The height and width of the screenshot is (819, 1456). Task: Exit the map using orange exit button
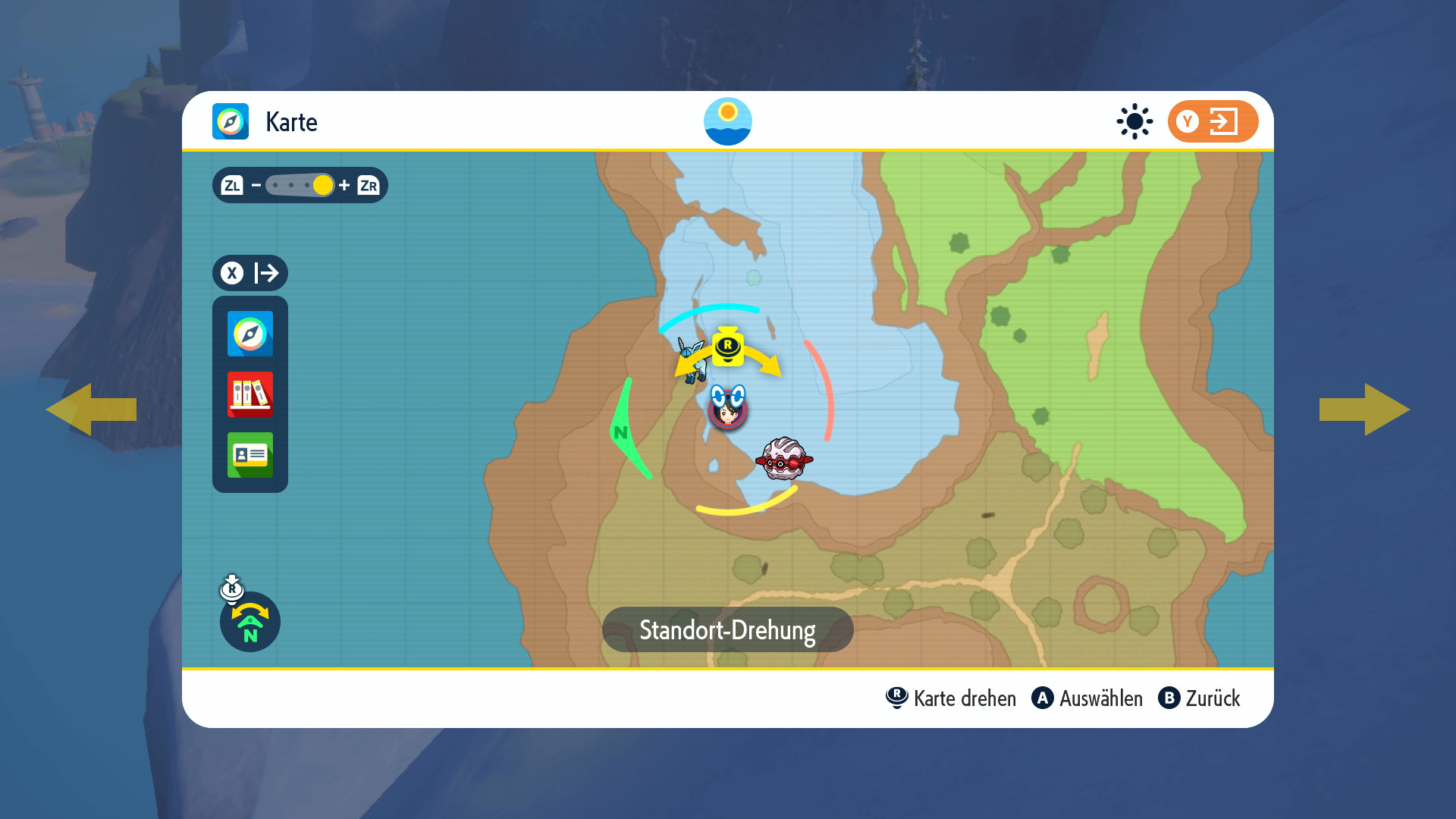tap(1212, 121)
